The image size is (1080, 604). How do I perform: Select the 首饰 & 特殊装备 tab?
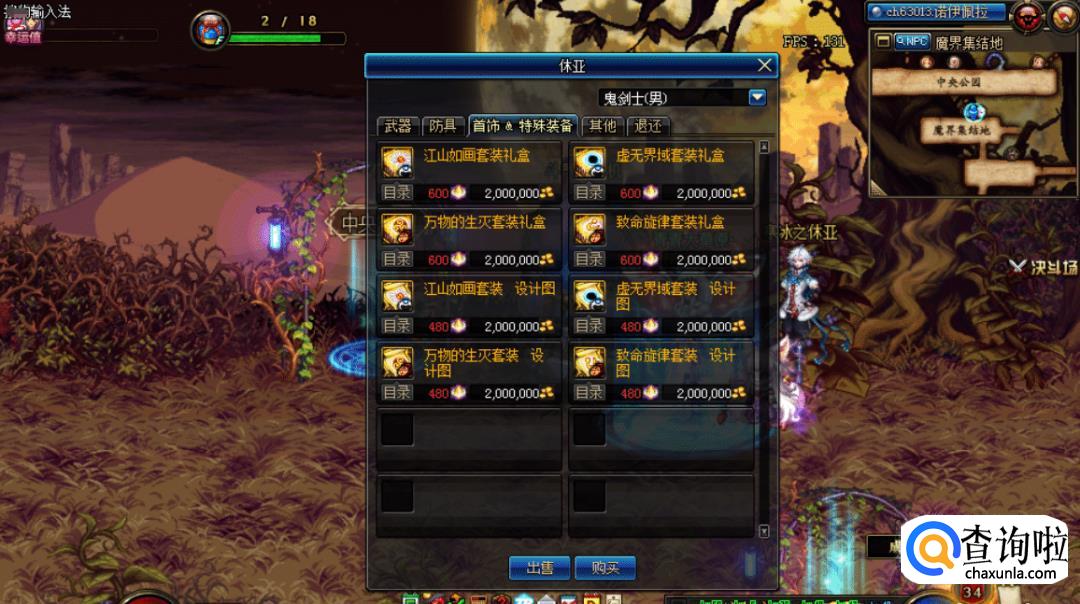tap(523, 126)
